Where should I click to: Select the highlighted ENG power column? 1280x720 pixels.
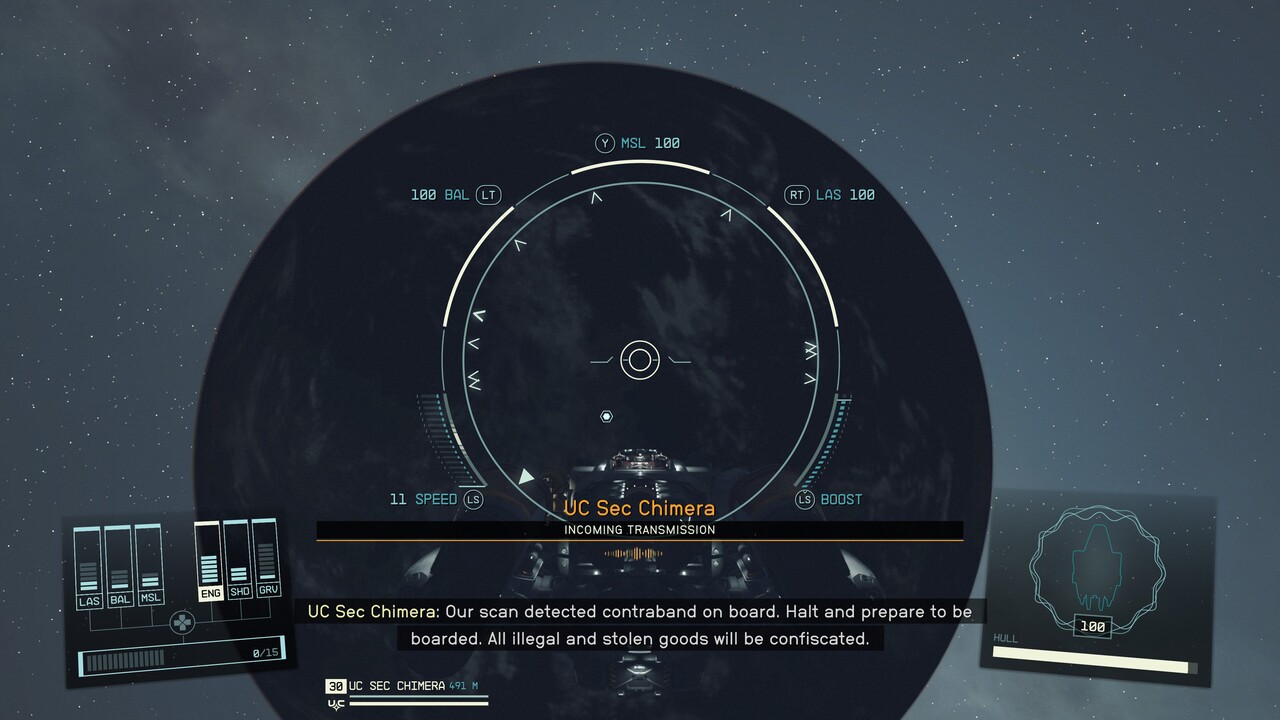pos(209,562)
